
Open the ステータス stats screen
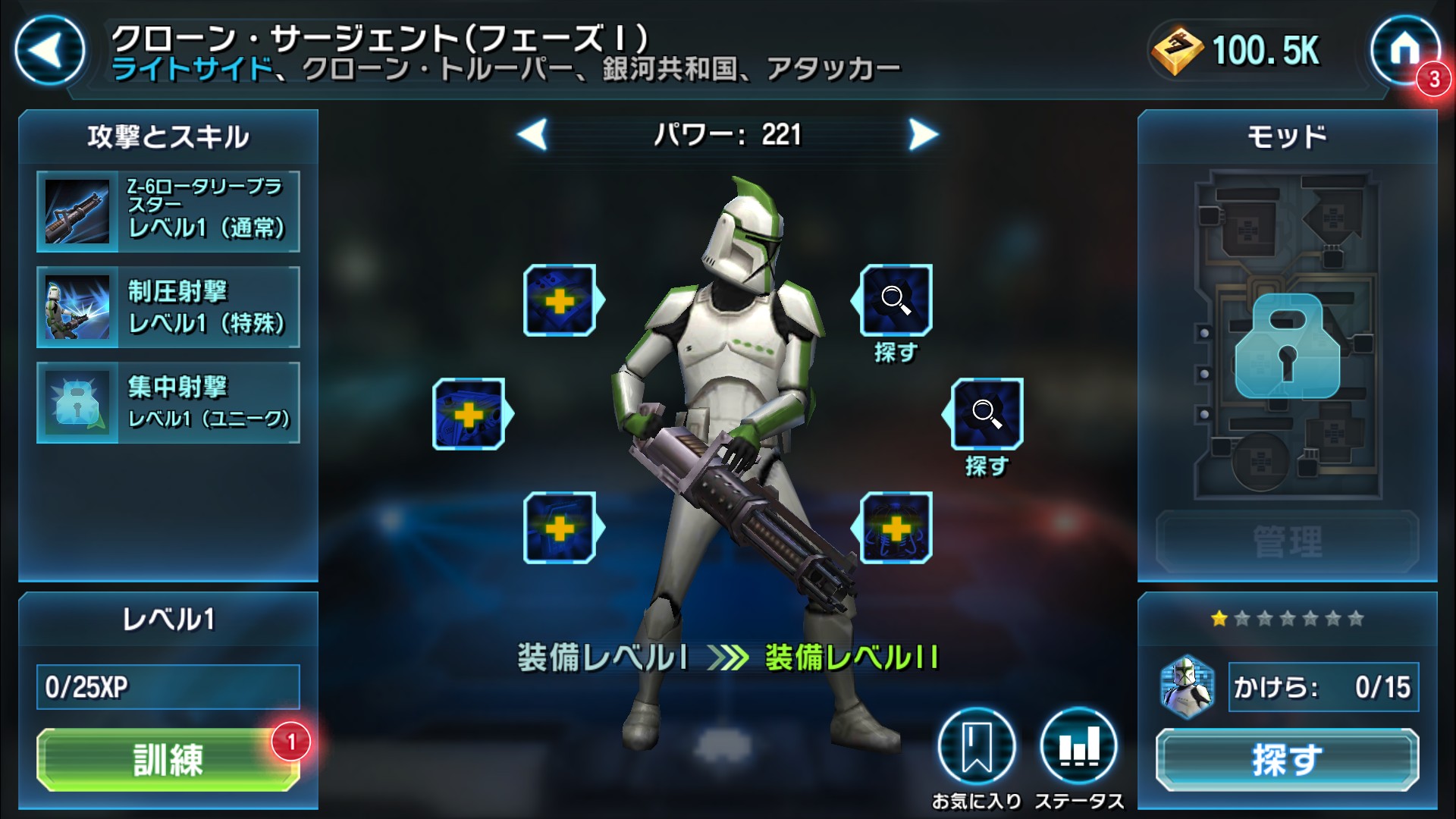pos(1078,748)
